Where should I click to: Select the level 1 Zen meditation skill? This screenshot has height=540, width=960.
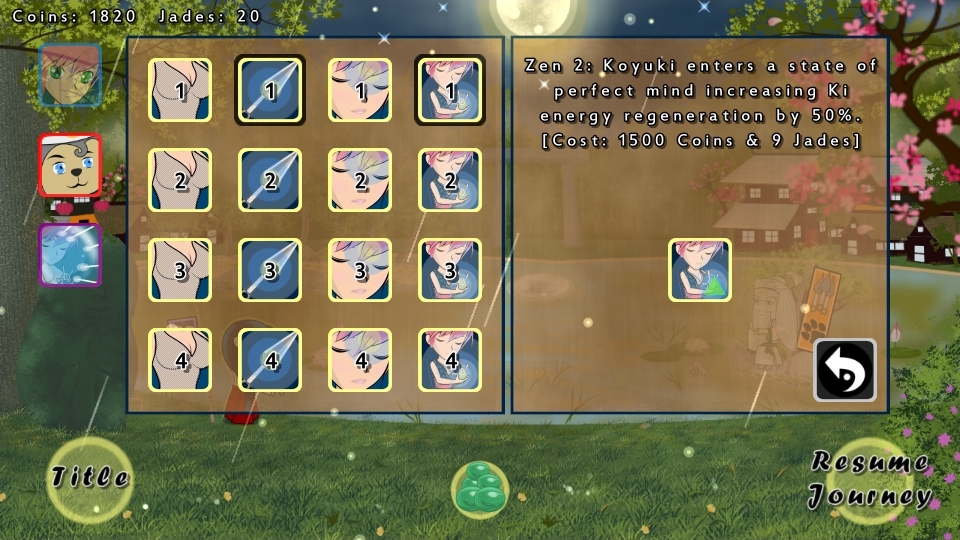coord(450,90)
